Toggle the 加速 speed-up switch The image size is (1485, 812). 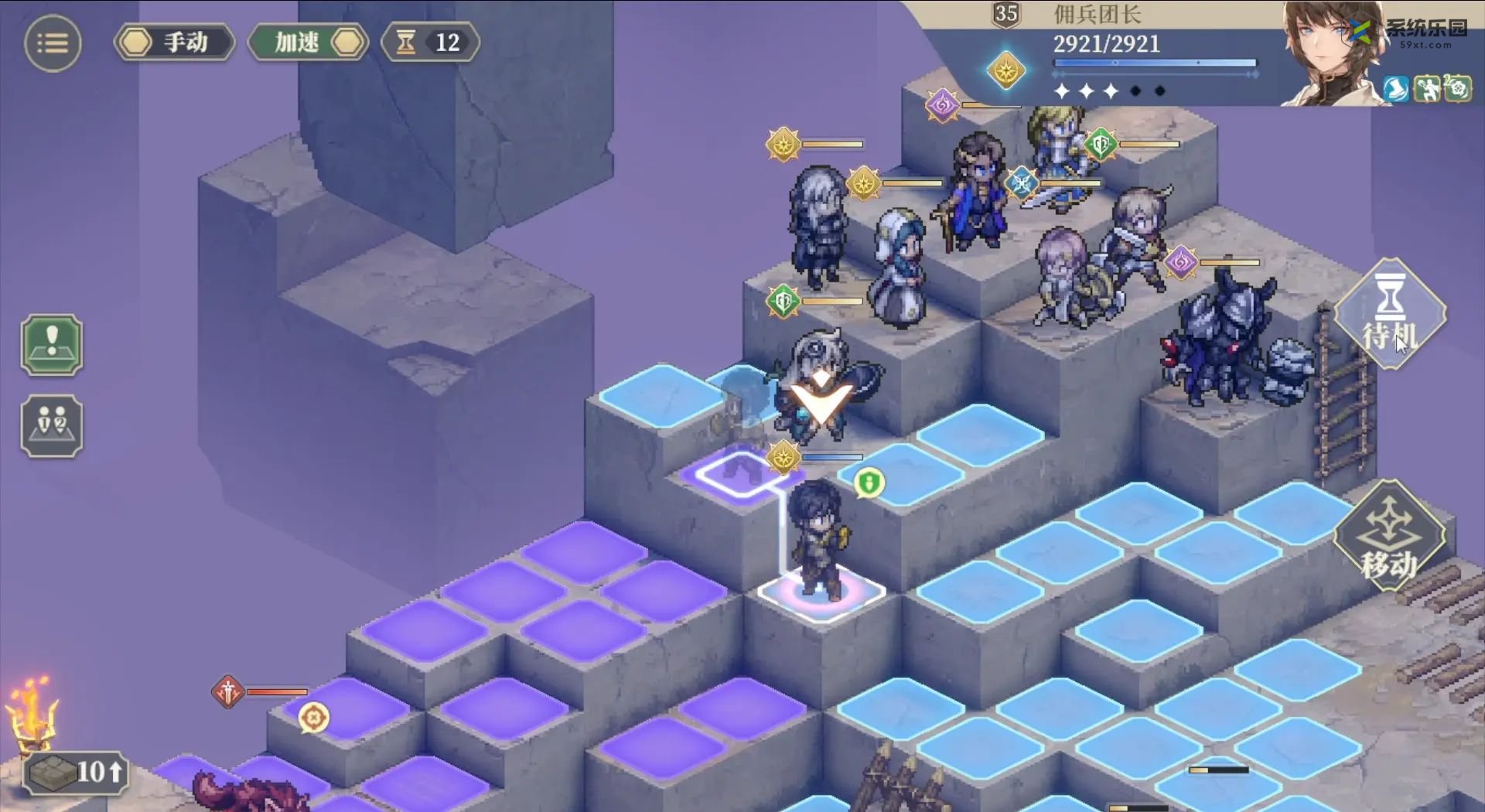click(x=309, y=42)
